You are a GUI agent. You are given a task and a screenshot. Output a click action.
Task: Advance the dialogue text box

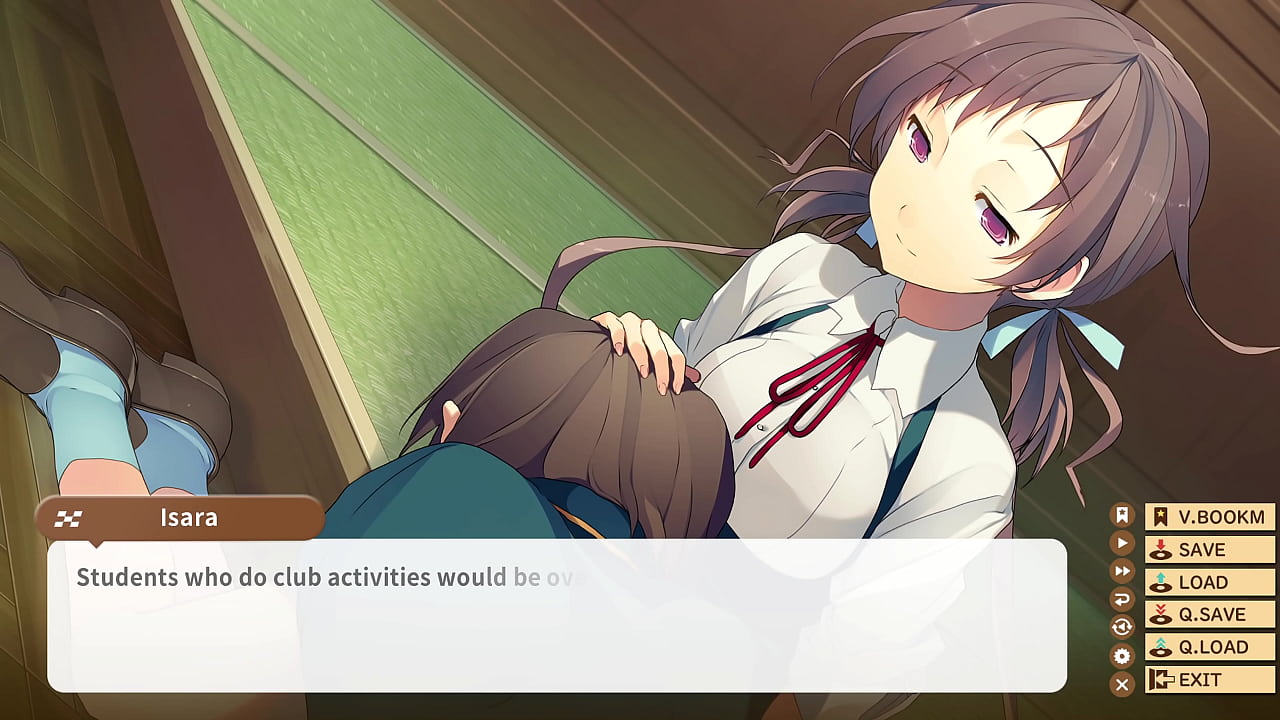(x=556, y=615)
